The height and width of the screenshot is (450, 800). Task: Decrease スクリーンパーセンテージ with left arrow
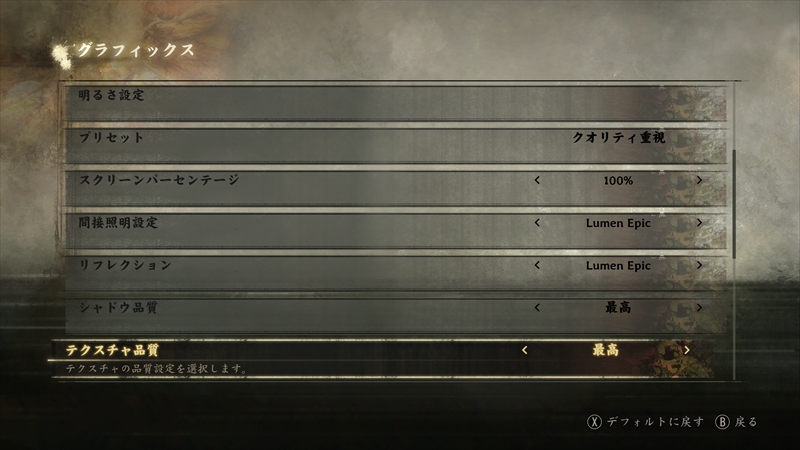point(538,181)
